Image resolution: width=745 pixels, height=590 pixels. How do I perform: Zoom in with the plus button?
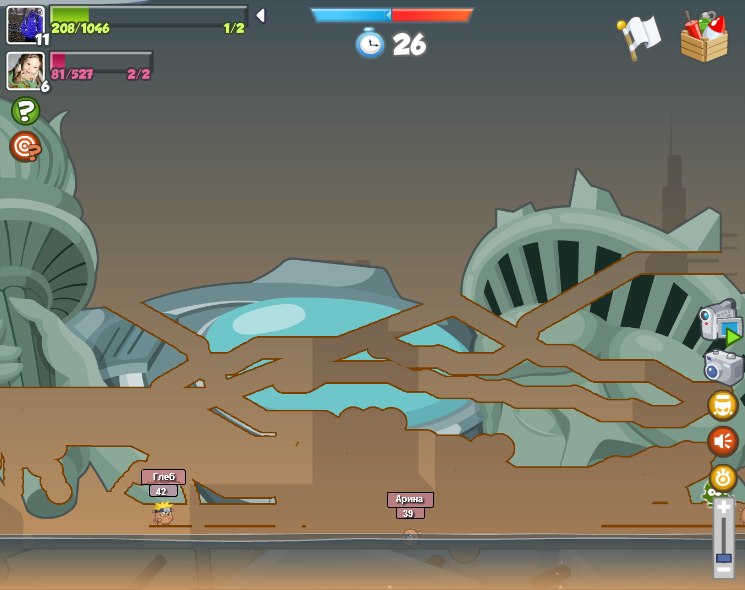(723, 508)
